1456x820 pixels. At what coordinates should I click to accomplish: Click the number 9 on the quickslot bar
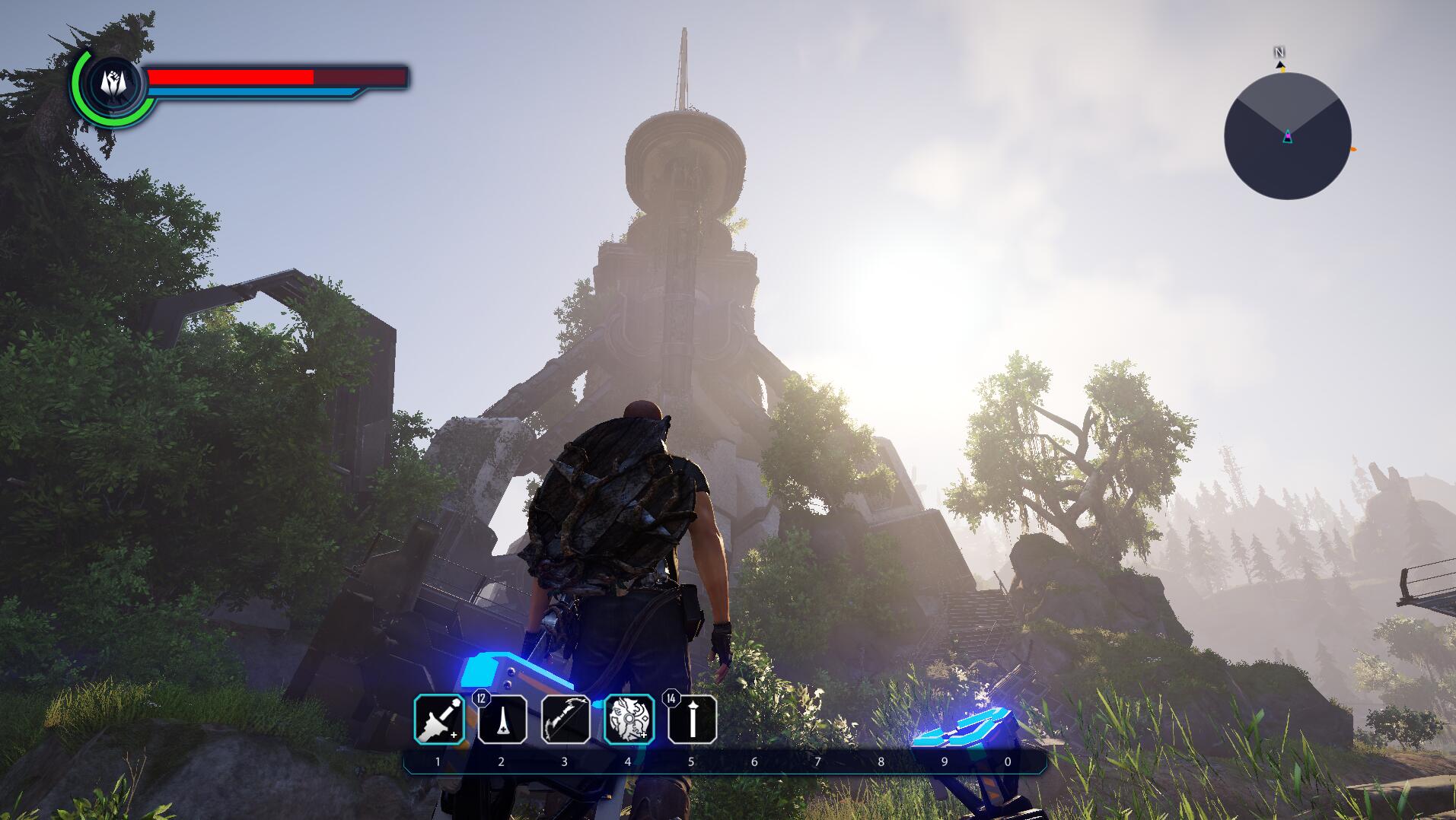944,761
